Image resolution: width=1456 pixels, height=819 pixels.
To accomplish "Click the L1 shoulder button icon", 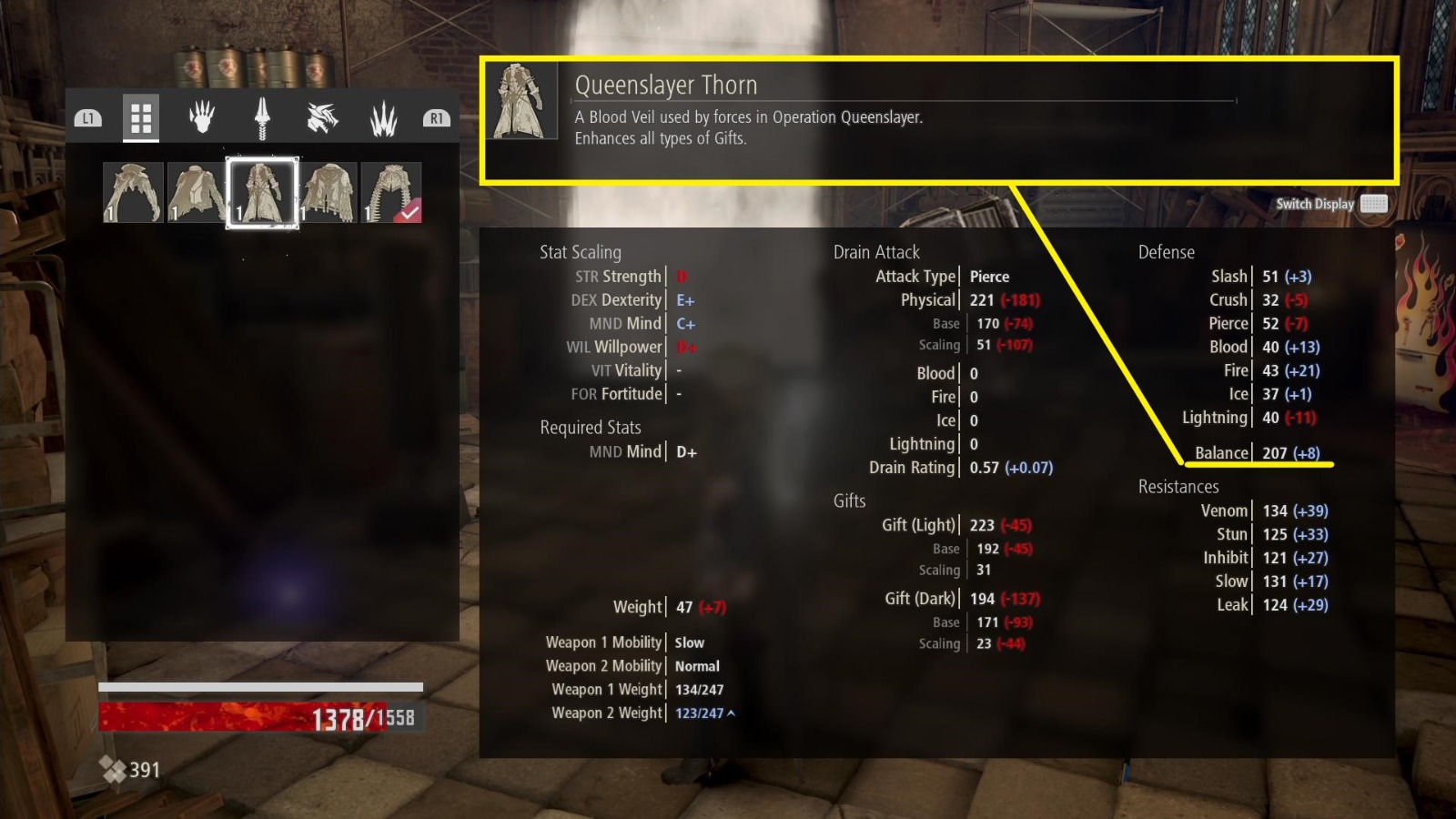I will click(87, 116).
